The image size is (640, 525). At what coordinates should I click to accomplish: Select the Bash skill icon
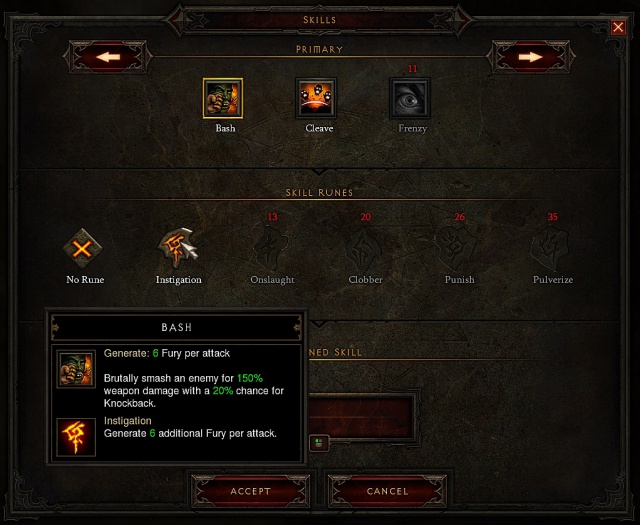point(223,98)
